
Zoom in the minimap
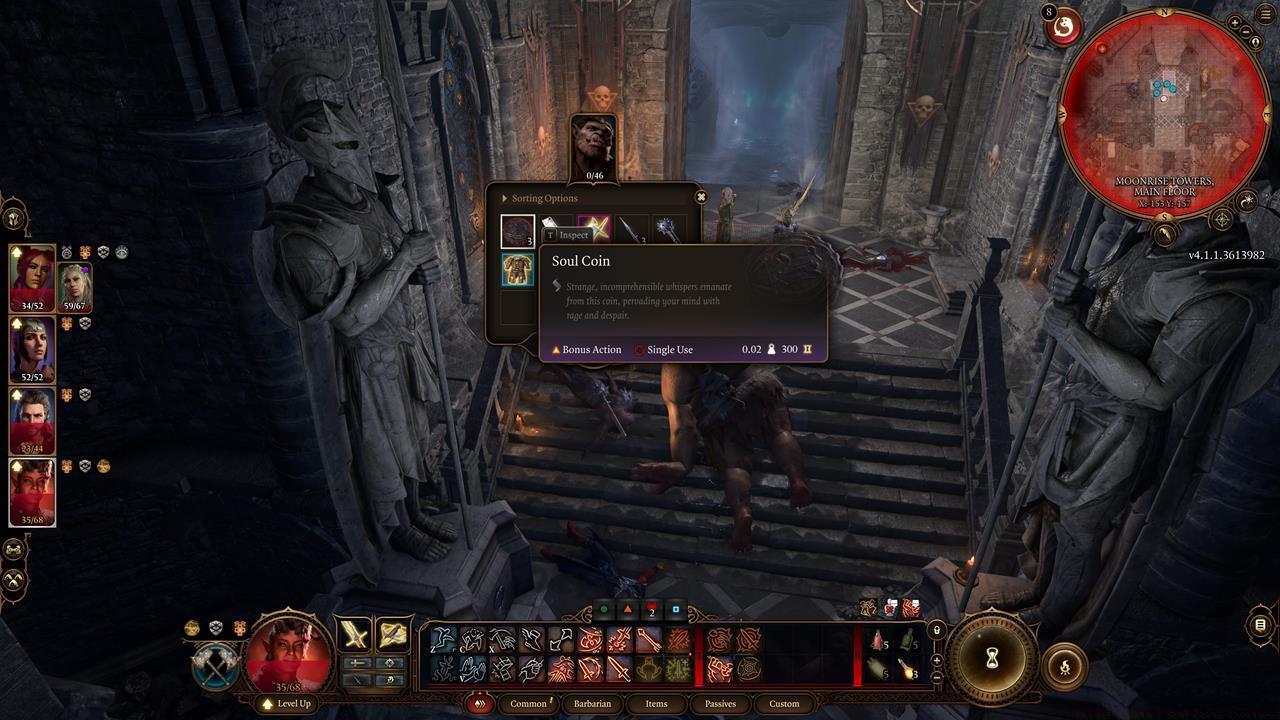(1236, 23)
